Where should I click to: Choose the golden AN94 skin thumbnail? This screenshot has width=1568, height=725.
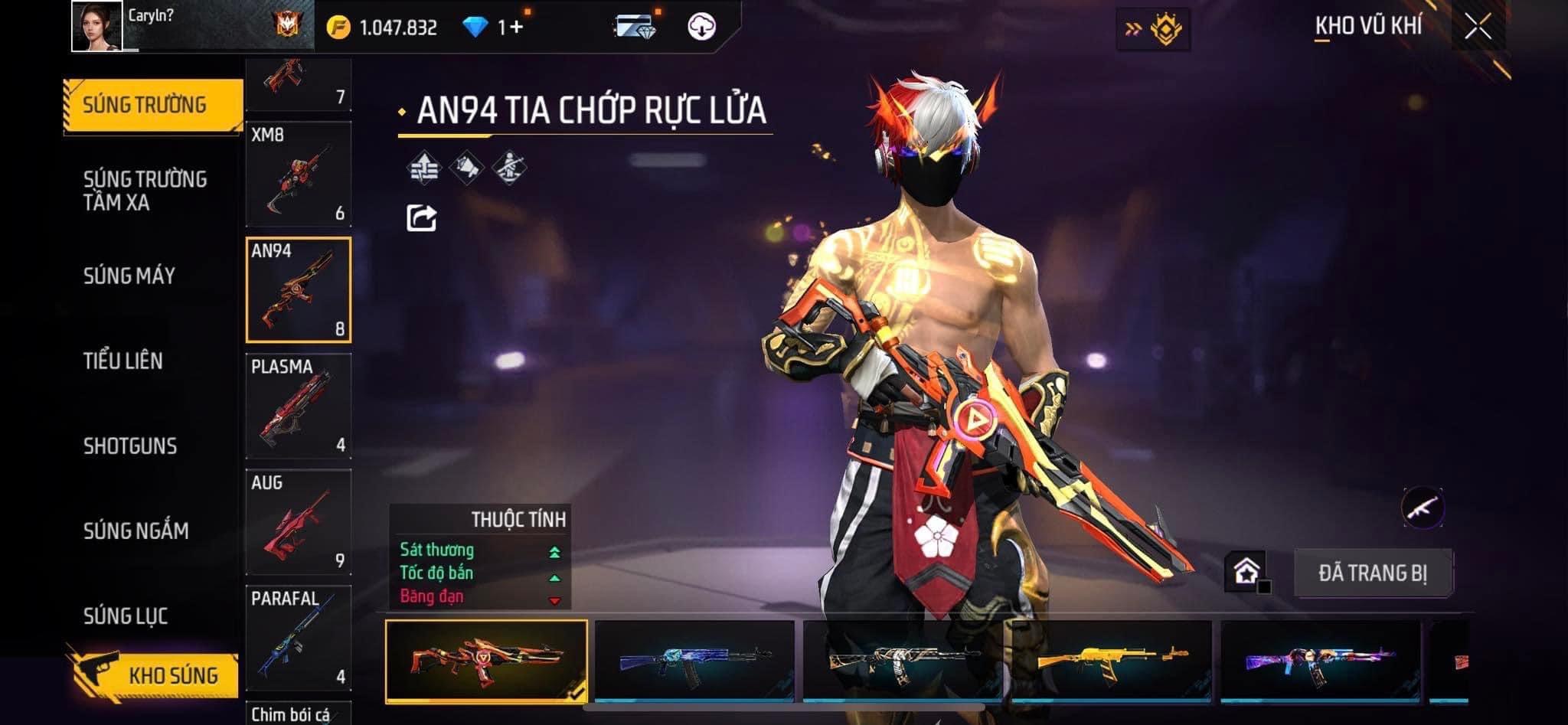1111,660
